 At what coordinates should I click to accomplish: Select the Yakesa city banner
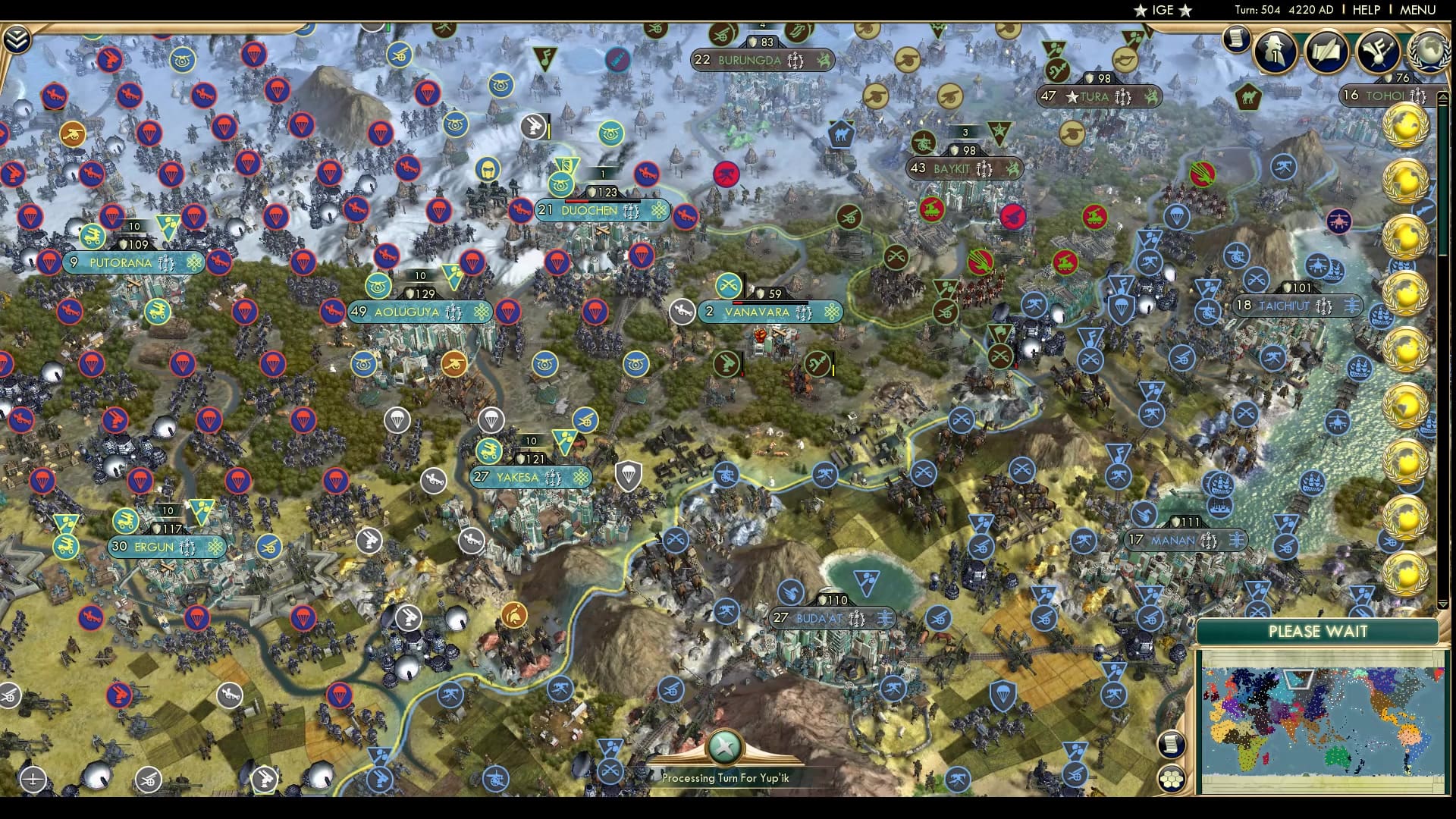coord(531,477)
